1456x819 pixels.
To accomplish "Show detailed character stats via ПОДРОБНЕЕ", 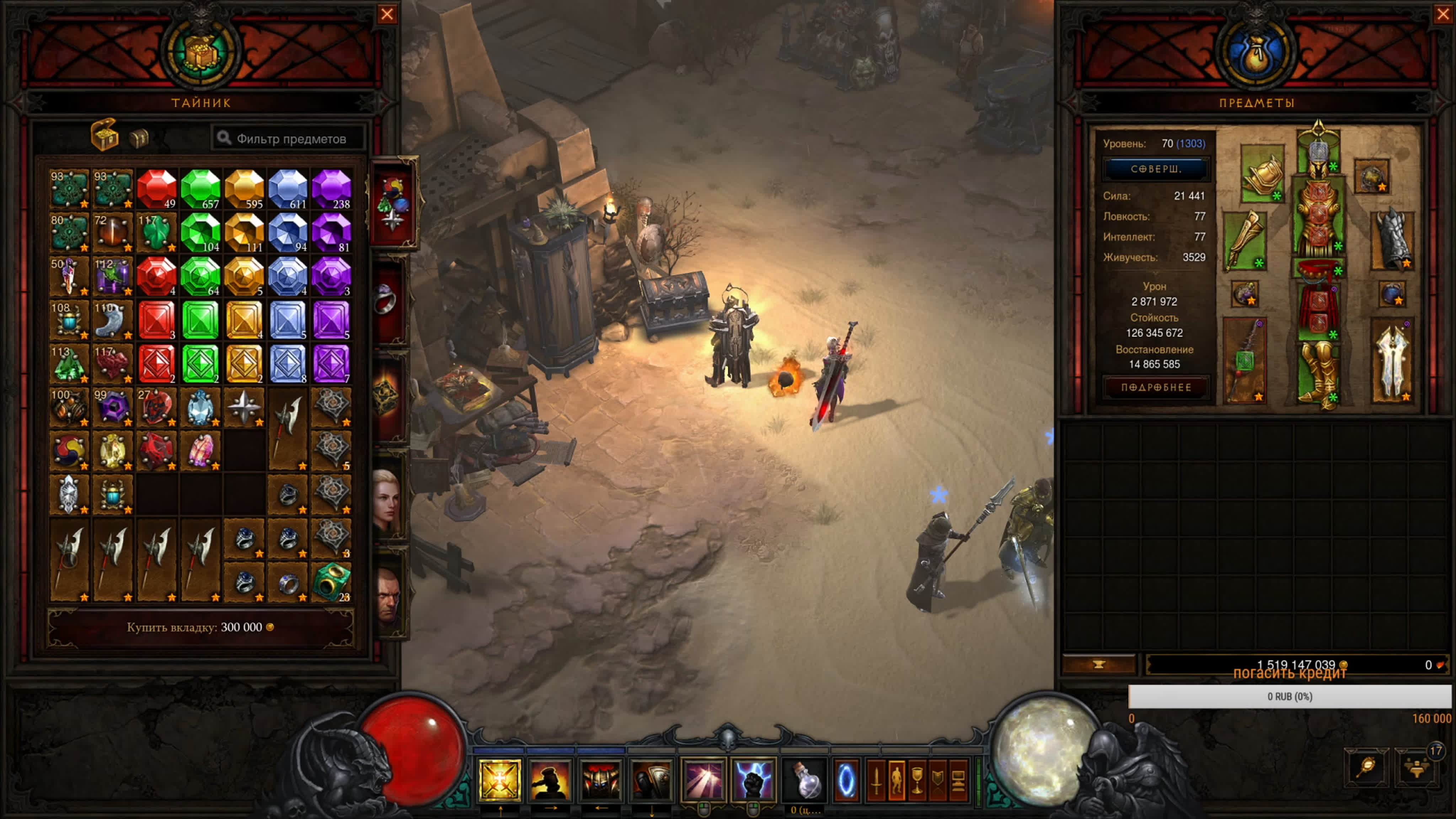I will click(x=1155, y=388).
